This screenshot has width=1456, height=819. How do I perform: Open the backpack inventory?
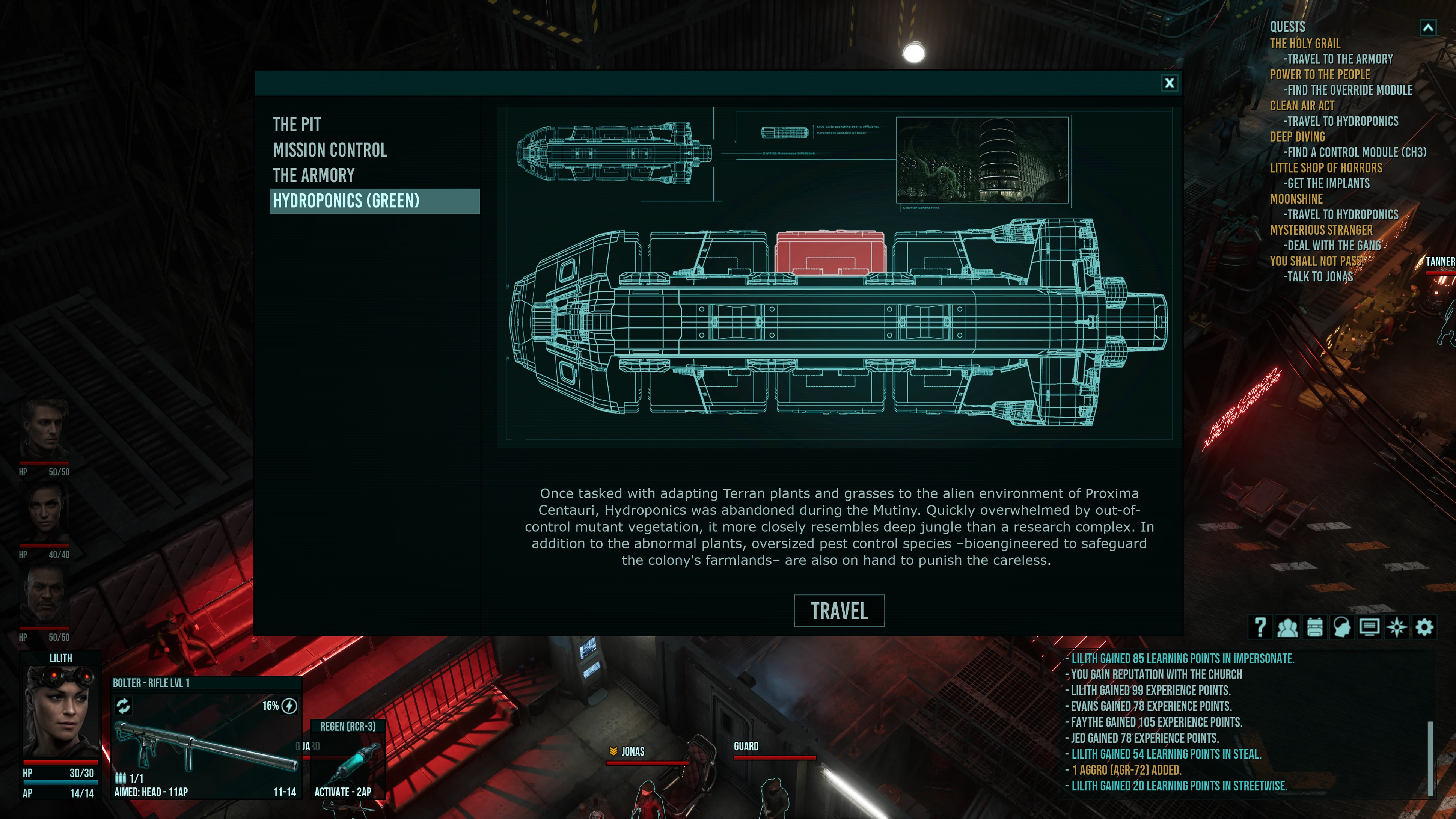point(1315,627)
